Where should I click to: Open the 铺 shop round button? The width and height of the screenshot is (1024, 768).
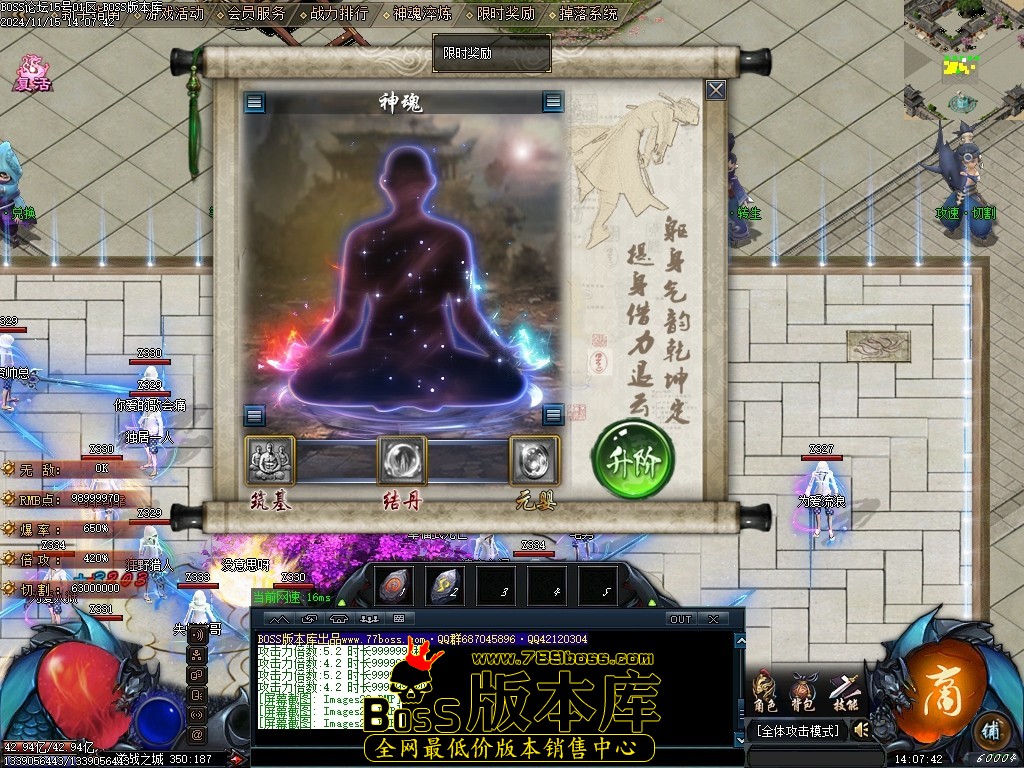pyautogui.click(x=989, y=728)
